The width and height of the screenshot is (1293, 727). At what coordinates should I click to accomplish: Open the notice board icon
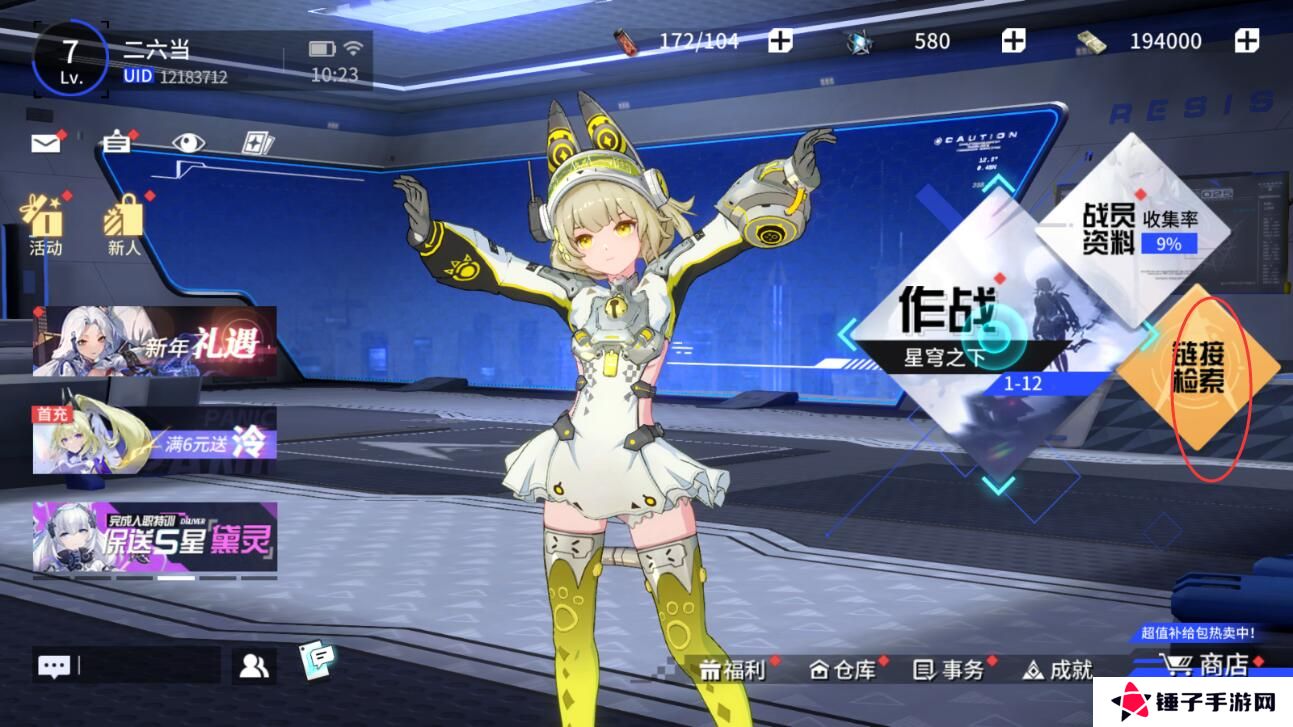point(117,143)
